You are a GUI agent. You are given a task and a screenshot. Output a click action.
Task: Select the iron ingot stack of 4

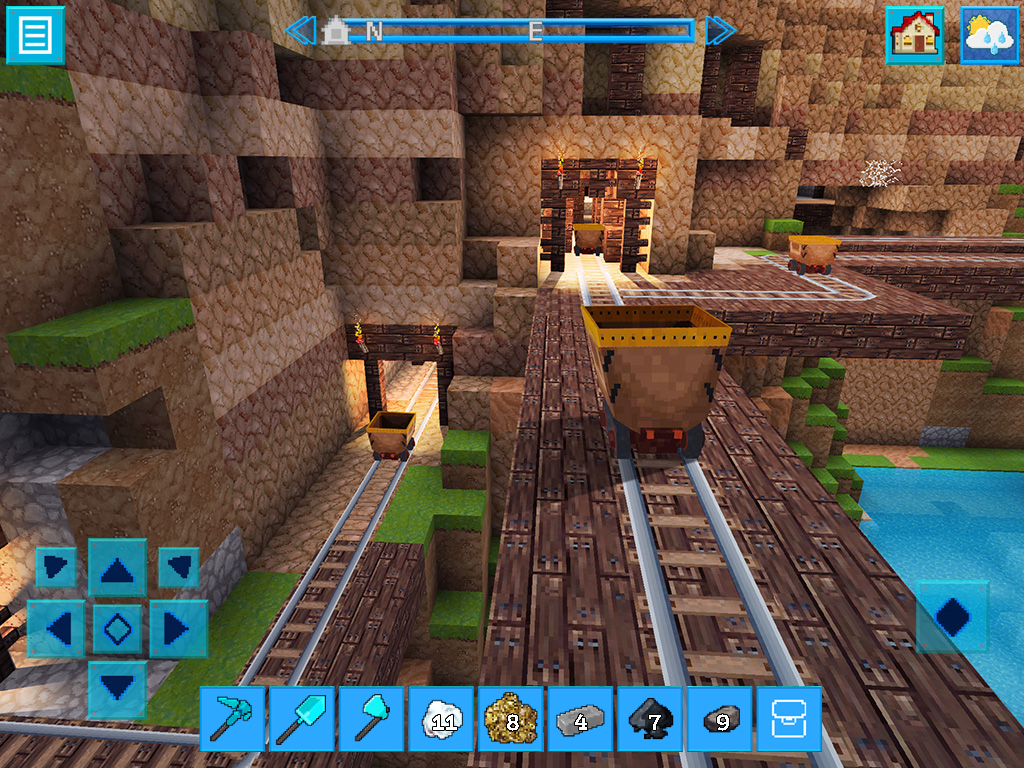(580, 718)
